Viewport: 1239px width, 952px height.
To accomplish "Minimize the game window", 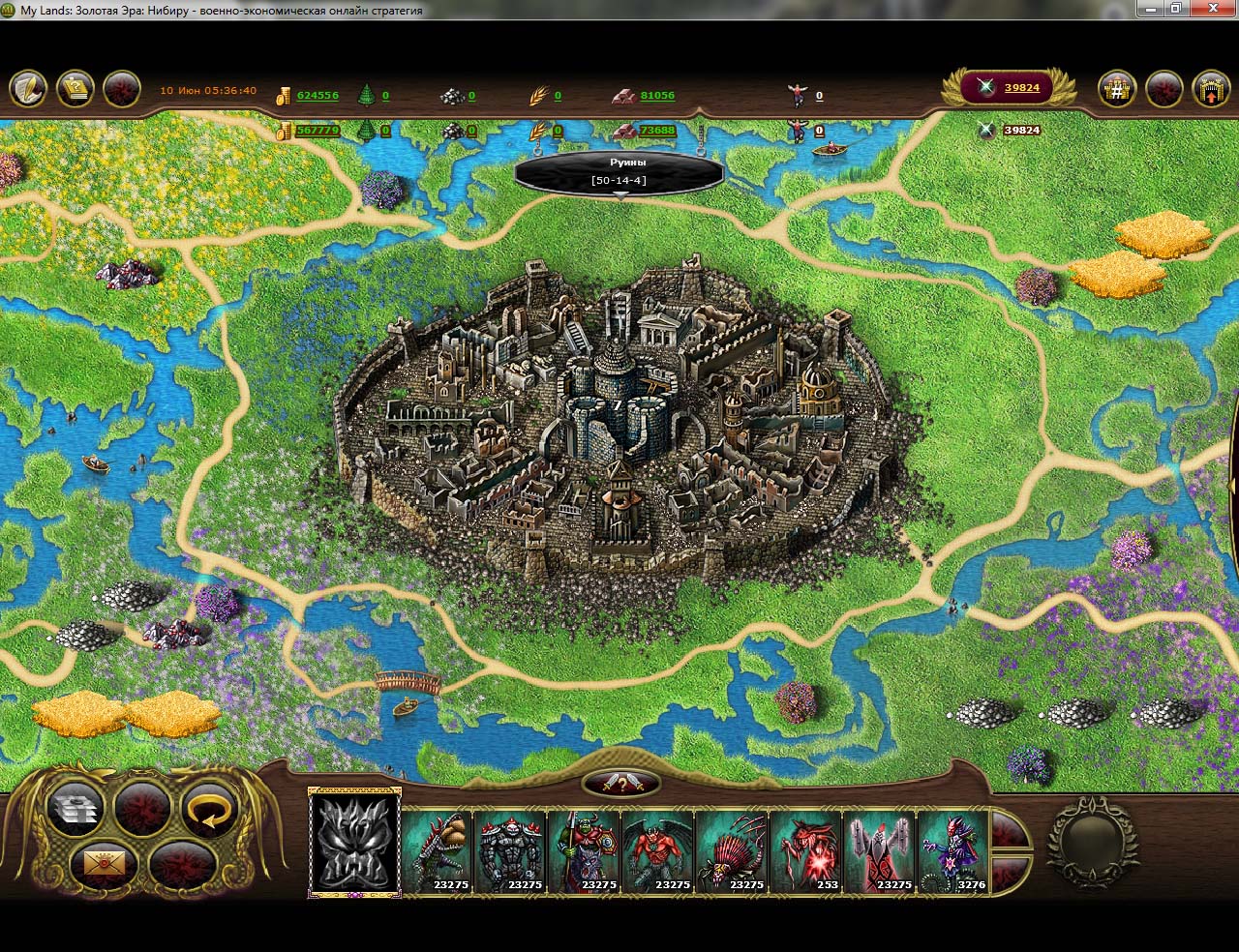I will pyautogui.click(x=1148, y=9).
